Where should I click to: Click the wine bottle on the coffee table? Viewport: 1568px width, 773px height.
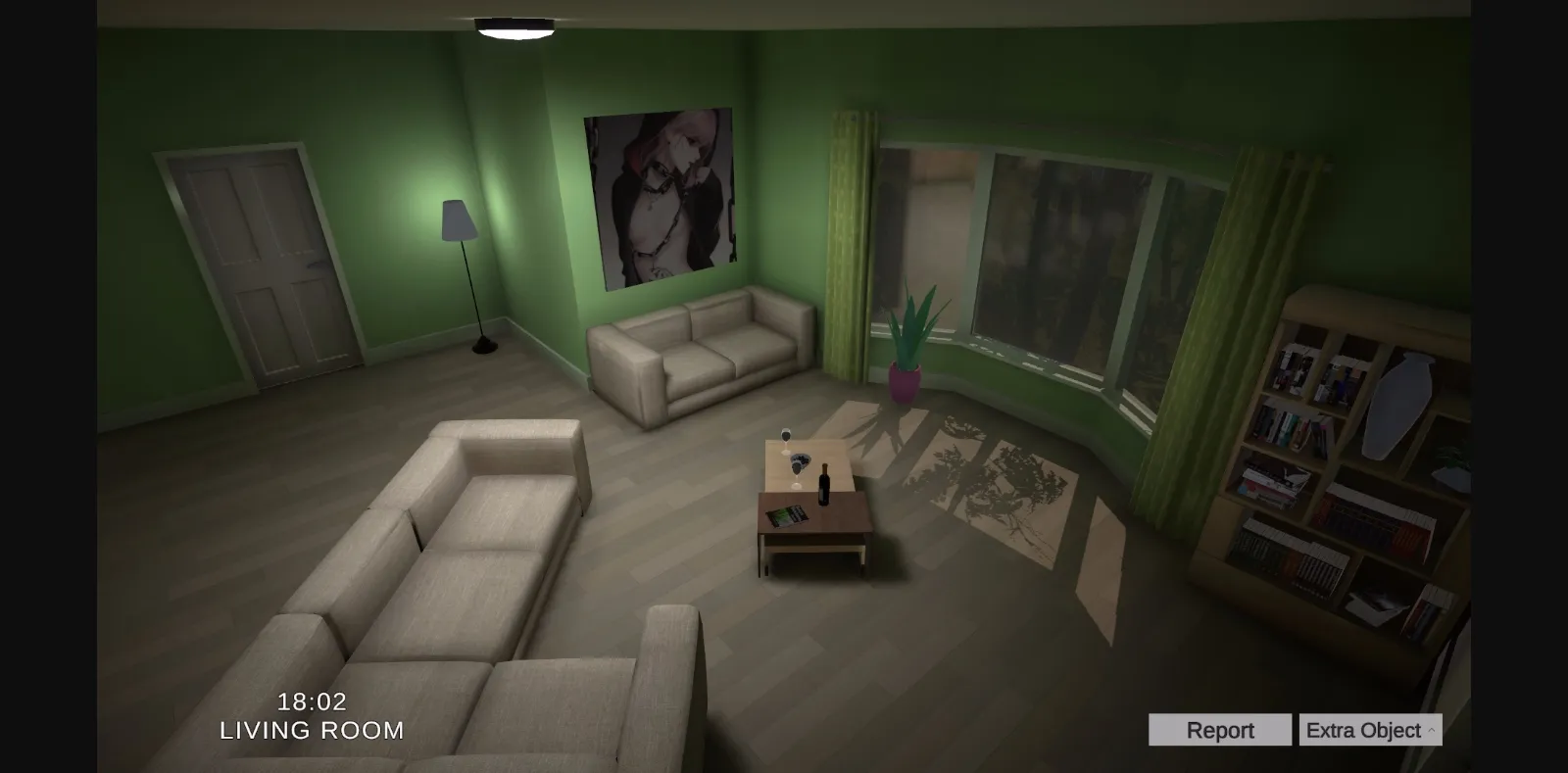[824, 482]
